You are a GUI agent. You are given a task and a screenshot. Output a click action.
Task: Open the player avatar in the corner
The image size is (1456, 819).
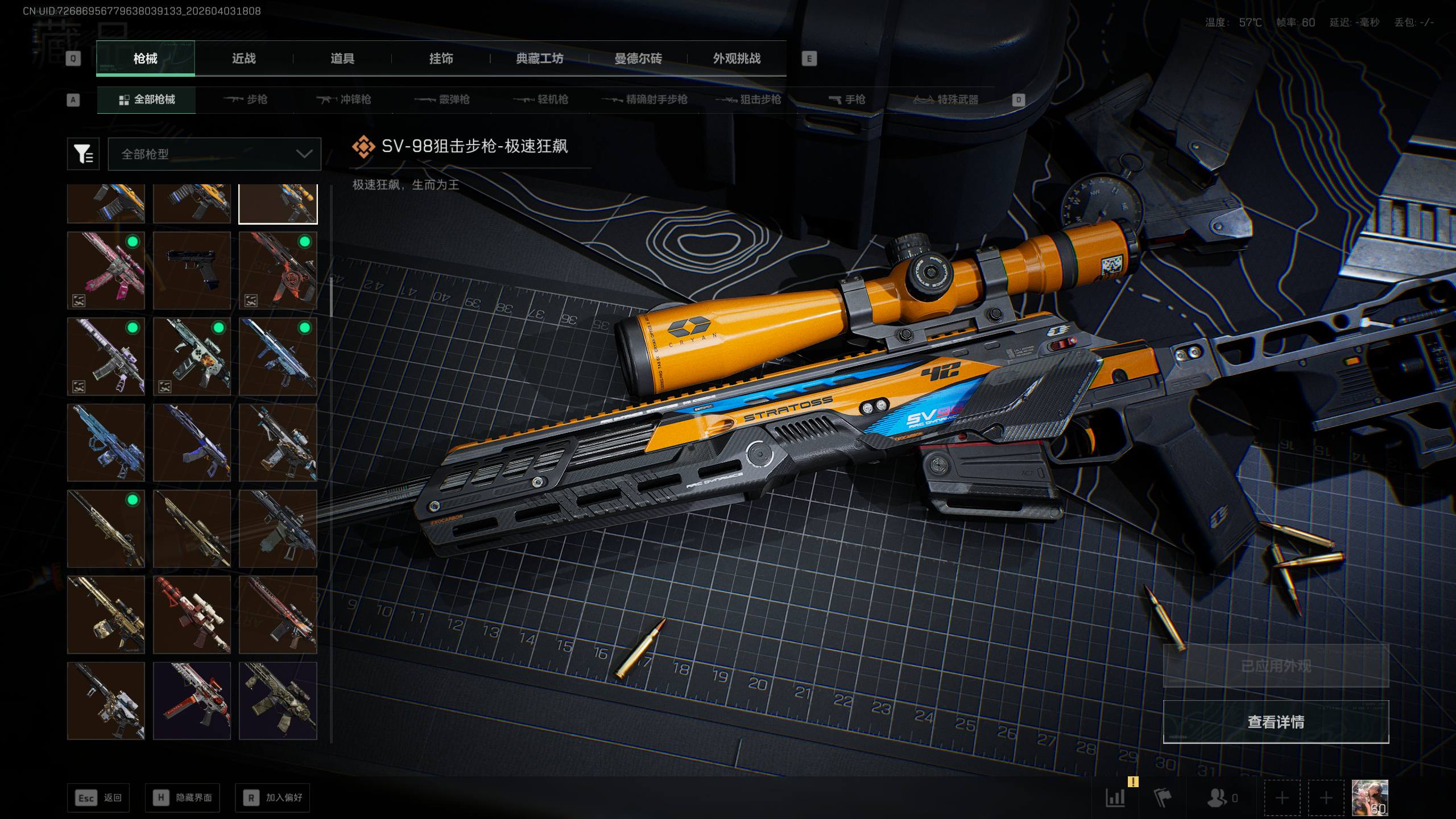pyautogui.click(x=1370, y=798)
